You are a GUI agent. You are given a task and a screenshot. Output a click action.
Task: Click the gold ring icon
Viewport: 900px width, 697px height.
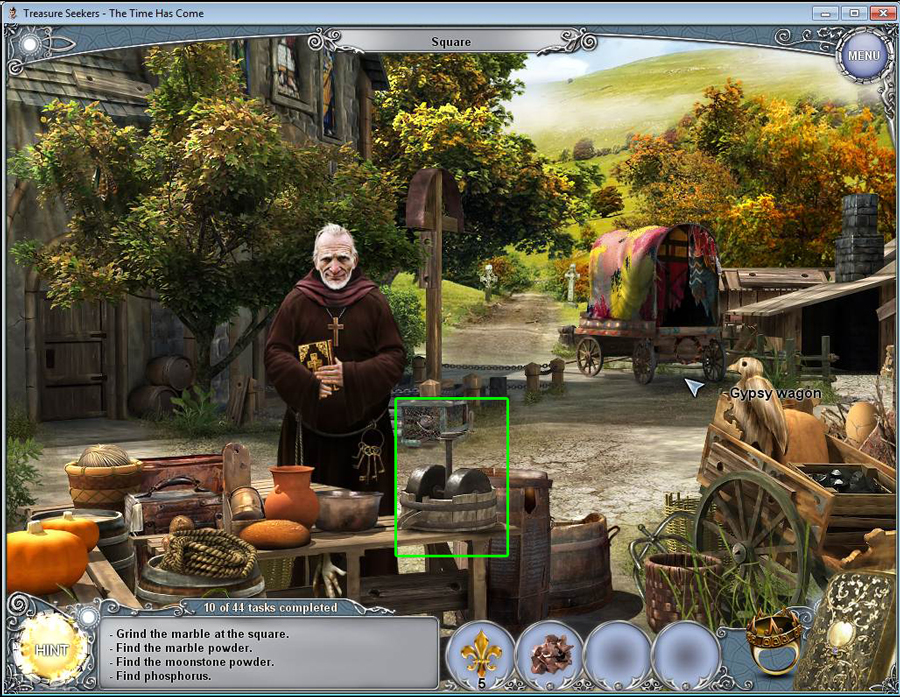click(x=773, y=641)
